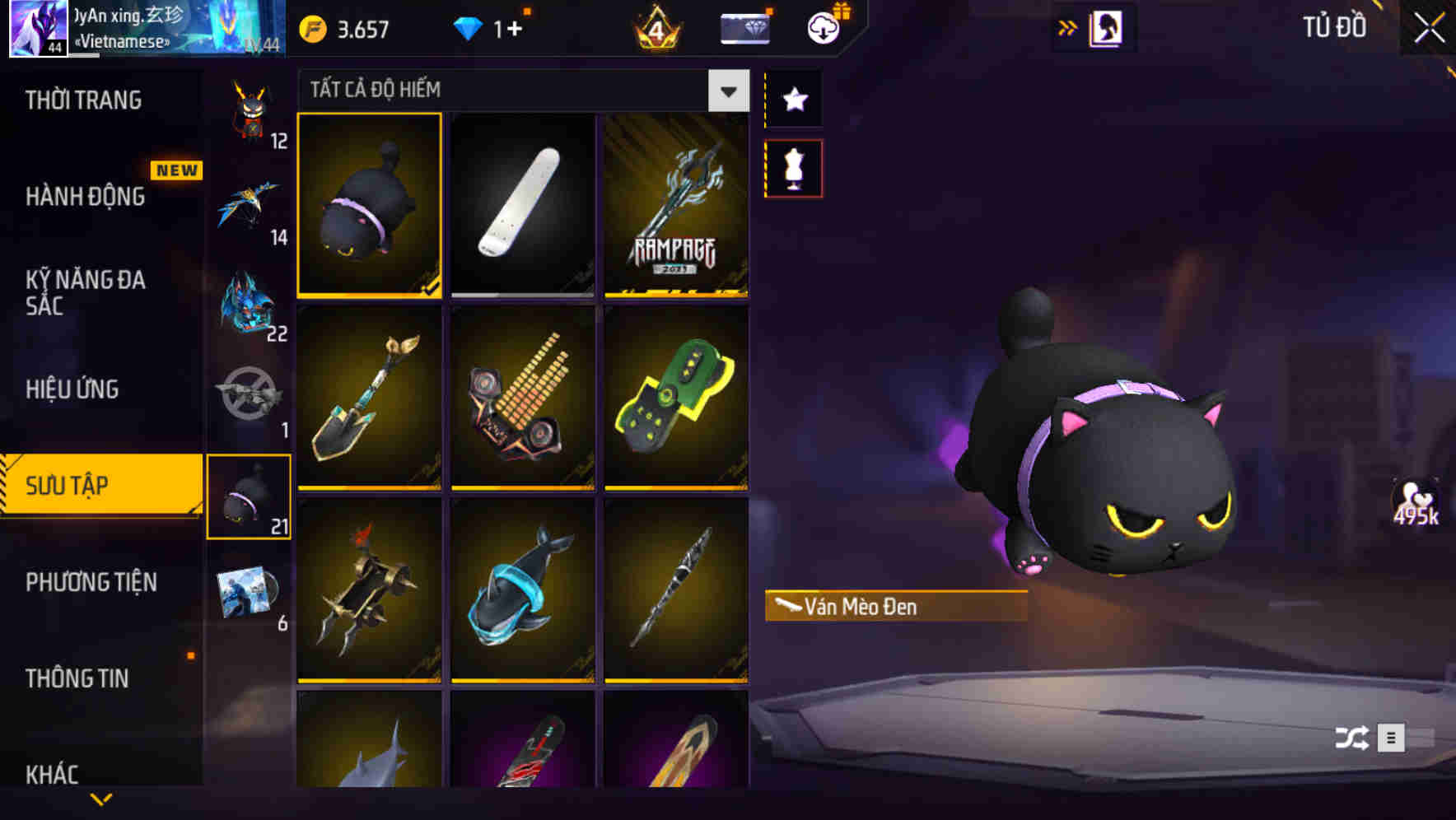The image size is (1456, 820).
Task: Open the character preview icon near TỦ ĐỒ
Action: [x=1104, y=26]
